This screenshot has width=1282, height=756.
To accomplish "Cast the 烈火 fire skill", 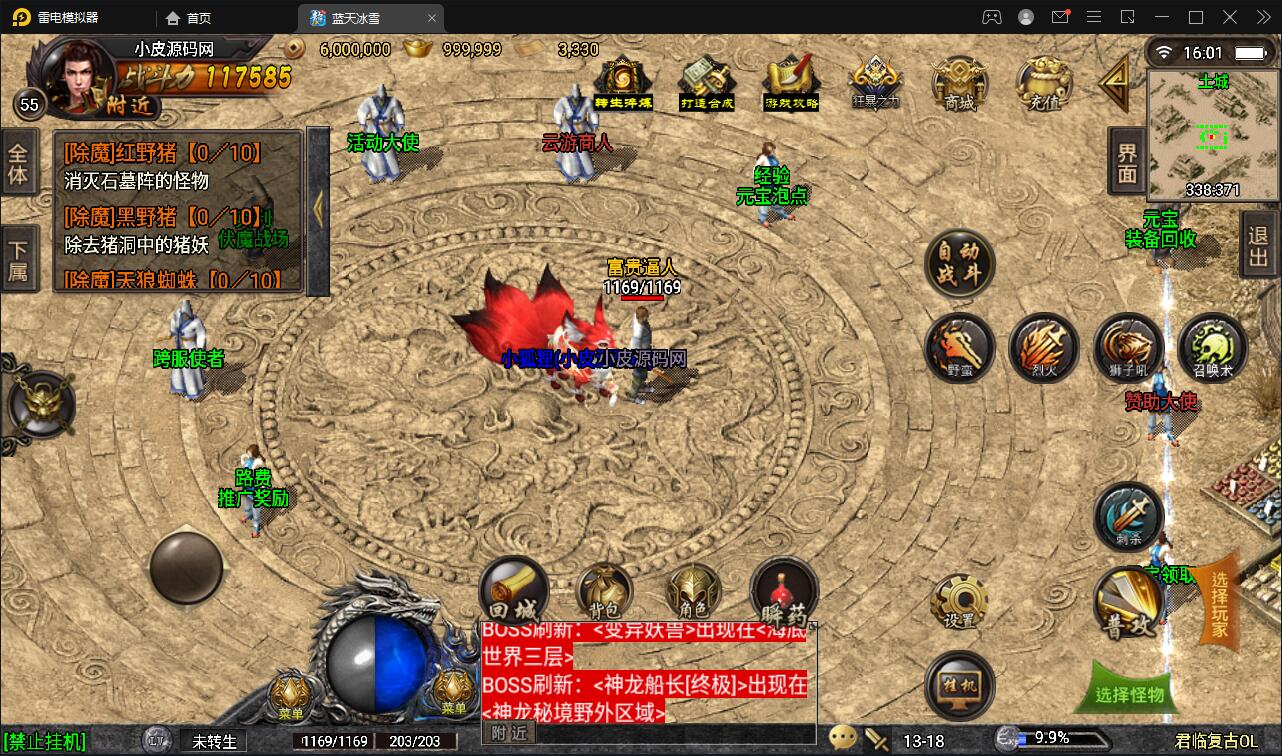I will tap(1044, 349).
